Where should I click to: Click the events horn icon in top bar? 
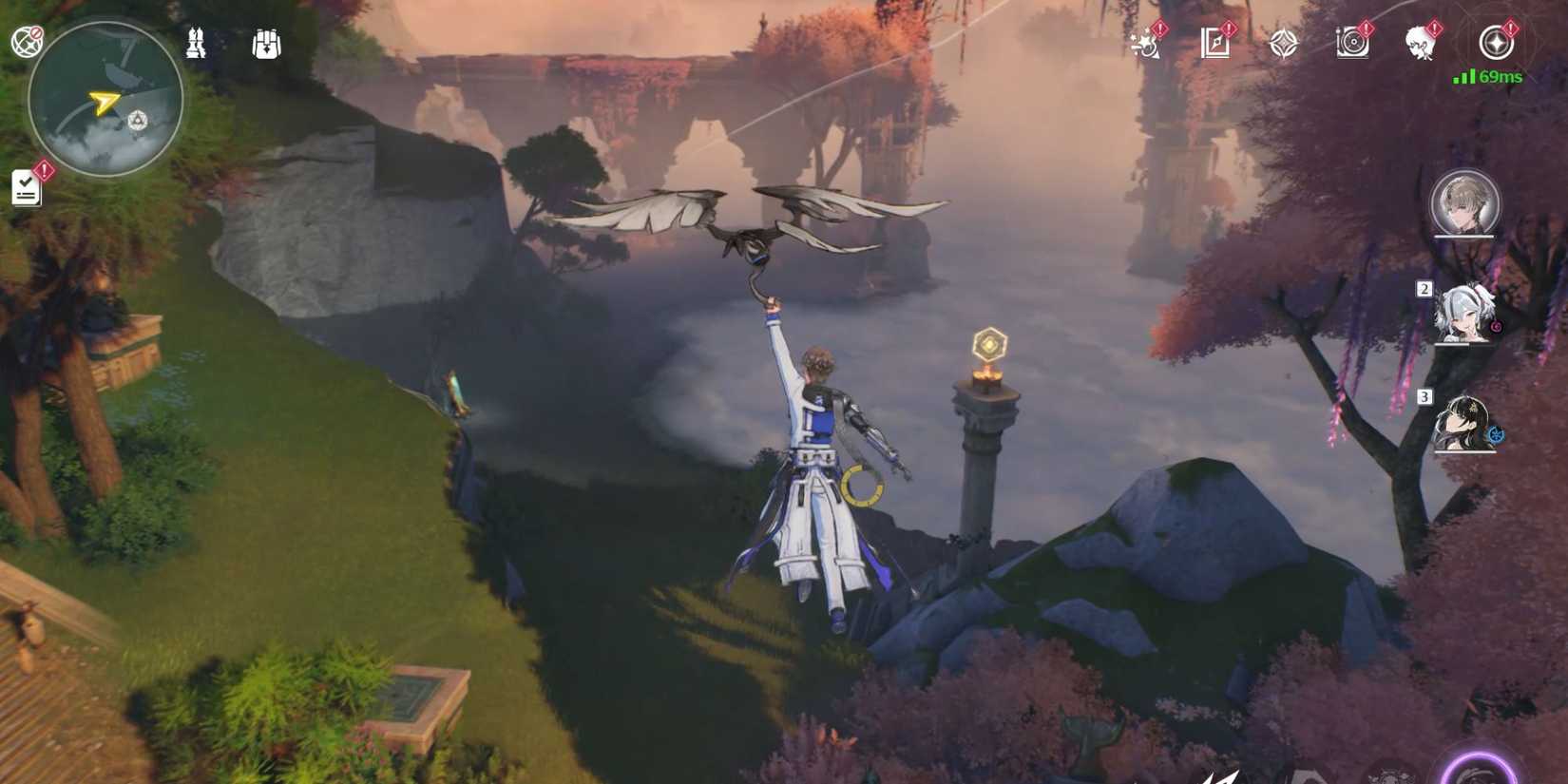click(x=1147, y=43)
